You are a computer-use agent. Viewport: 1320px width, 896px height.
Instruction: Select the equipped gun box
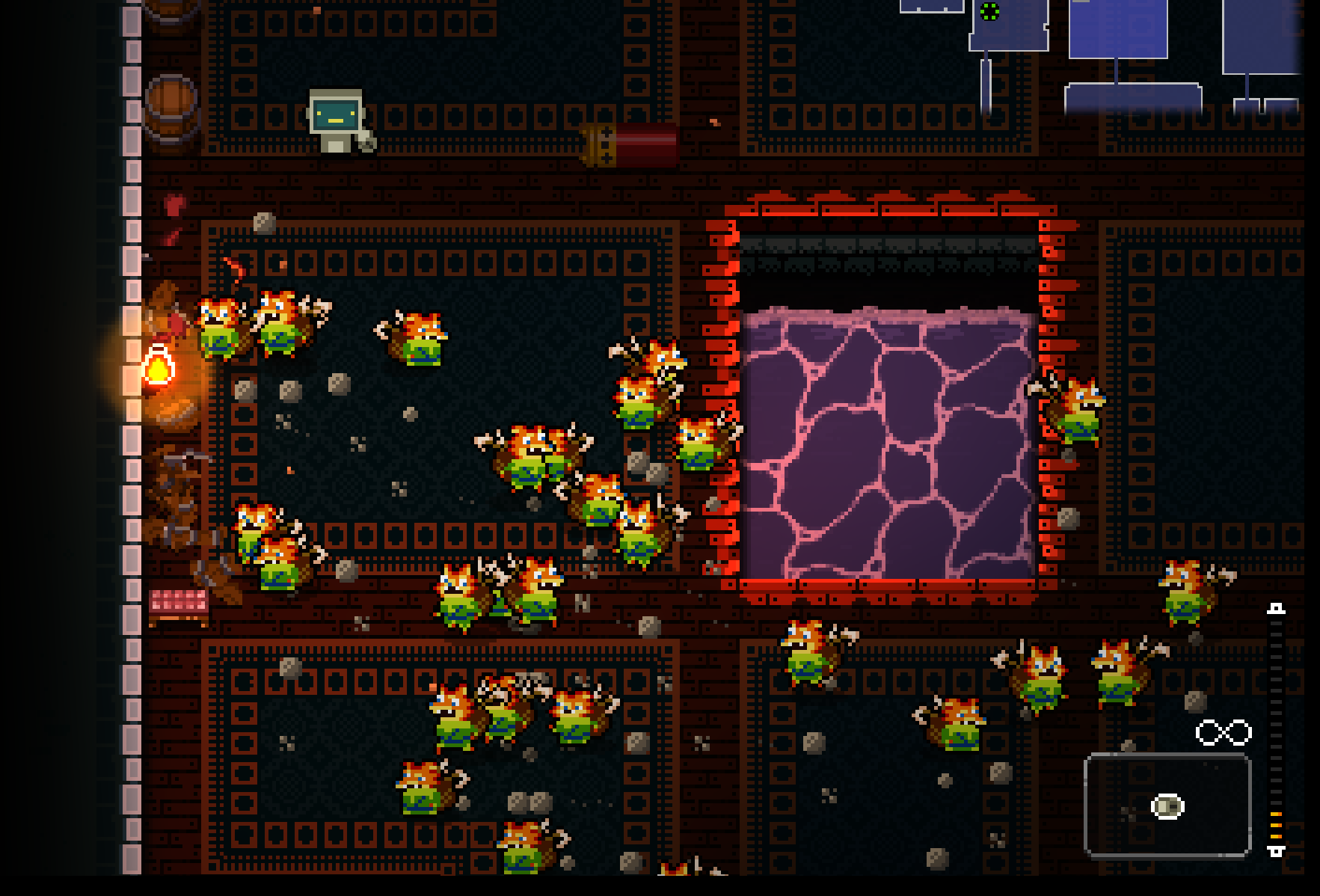(1167, 805)
